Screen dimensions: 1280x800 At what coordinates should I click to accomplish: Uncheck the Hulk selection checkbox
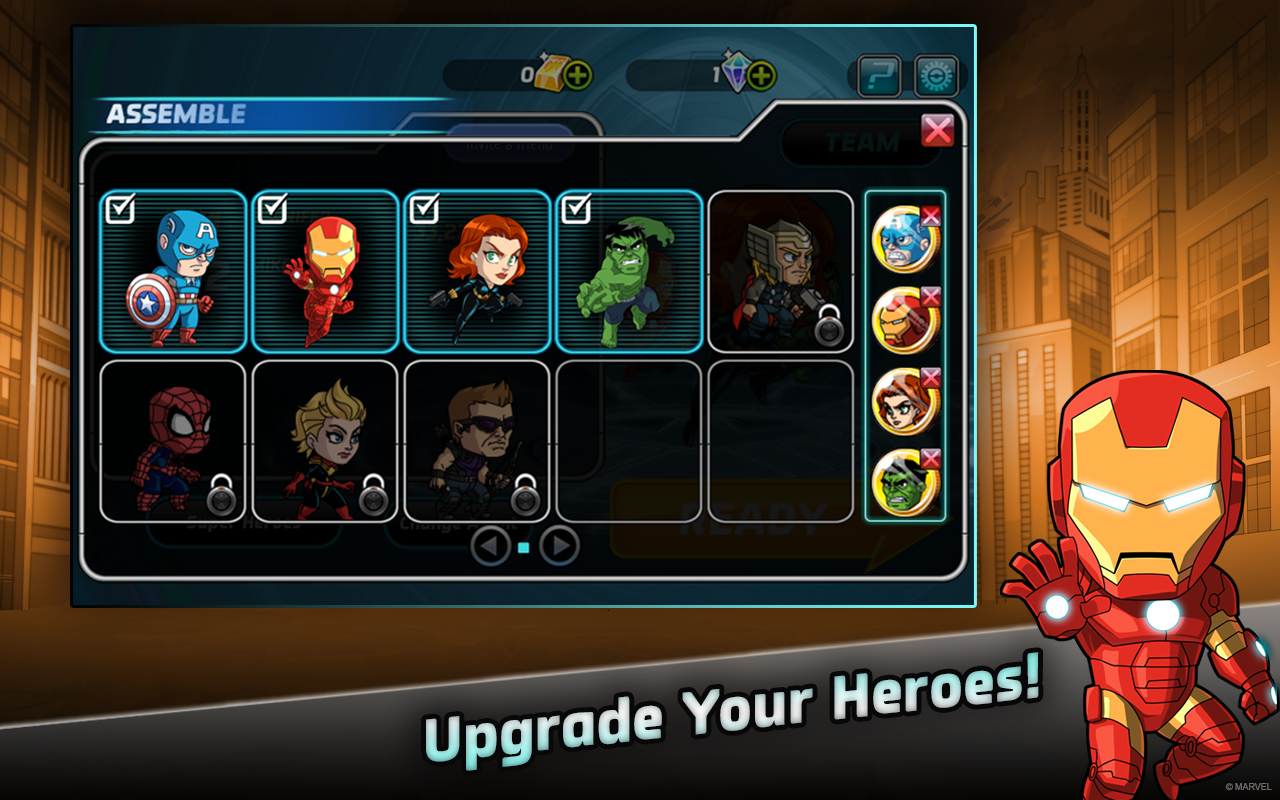(578, 209)
